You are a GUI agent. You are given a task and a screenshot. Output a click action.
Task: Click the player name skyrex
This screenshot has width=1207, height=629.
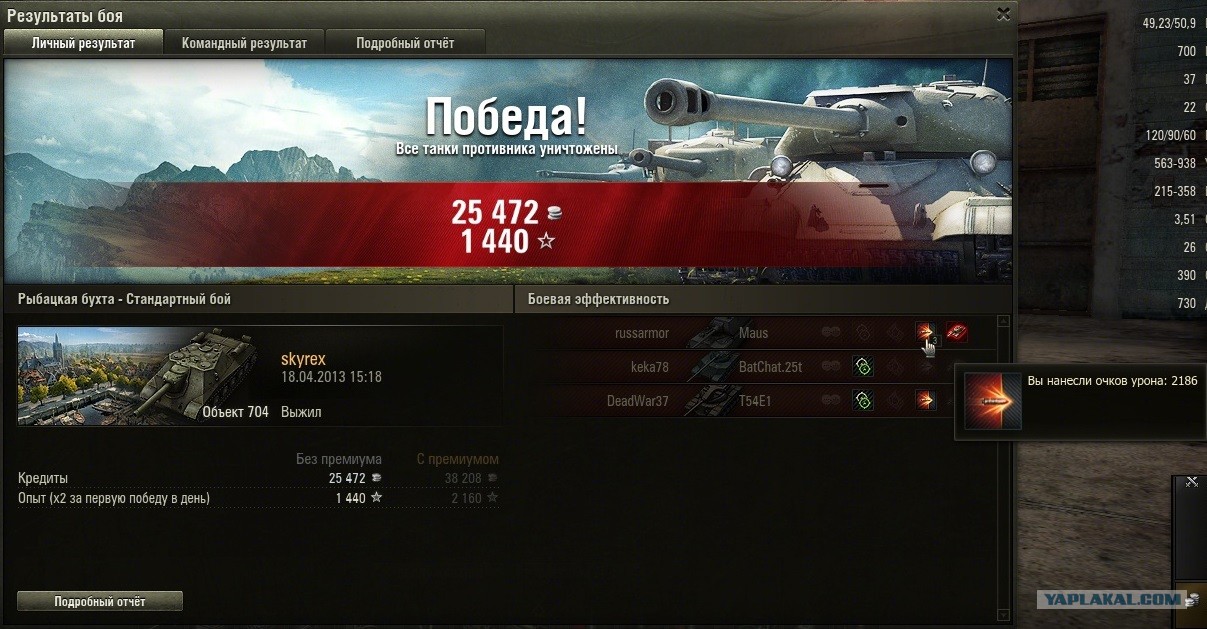303,359
